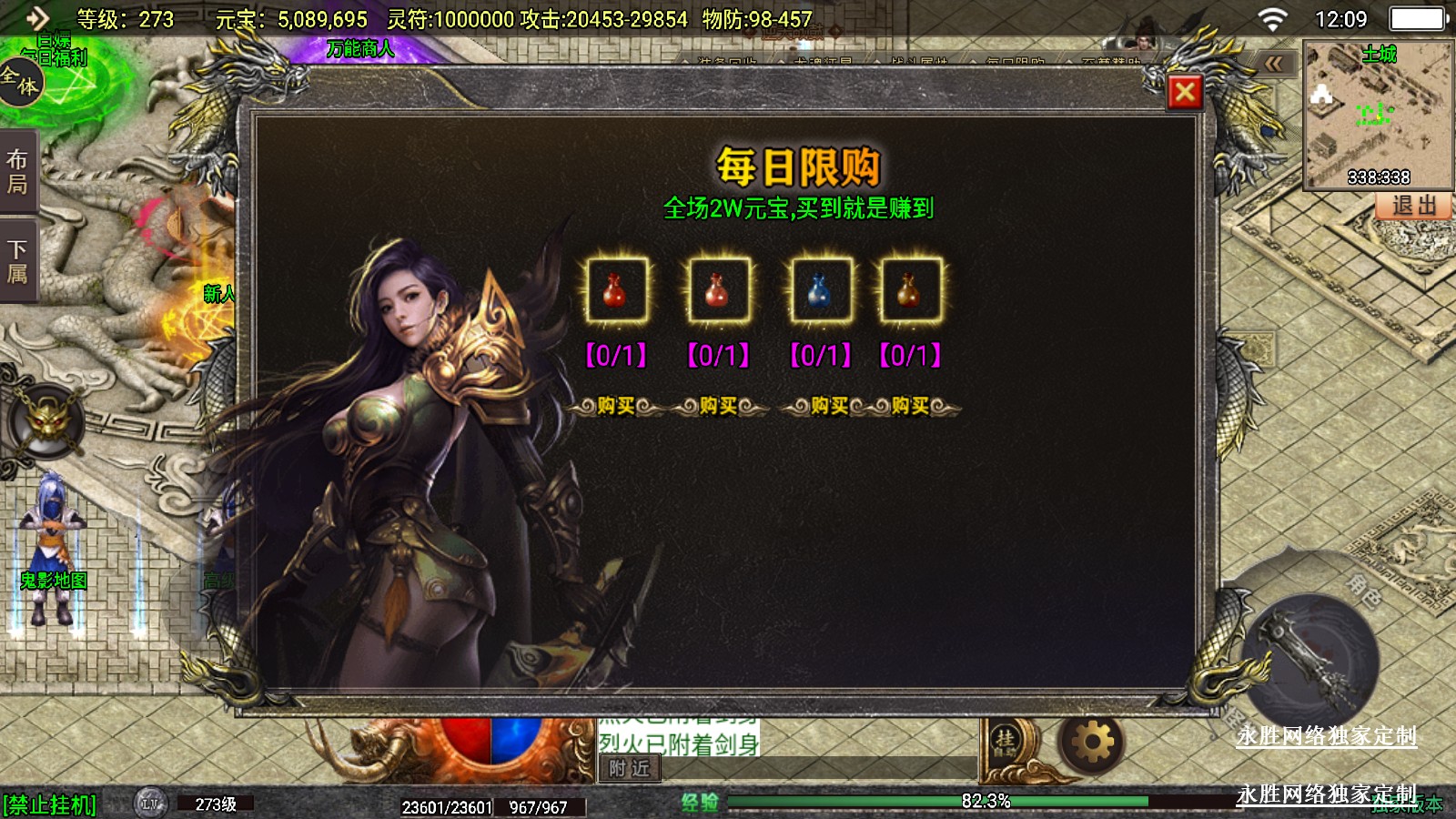The image size is (1456, 819).
Task: Switch chat to the 附近 nearby channel
Action: 629,769
